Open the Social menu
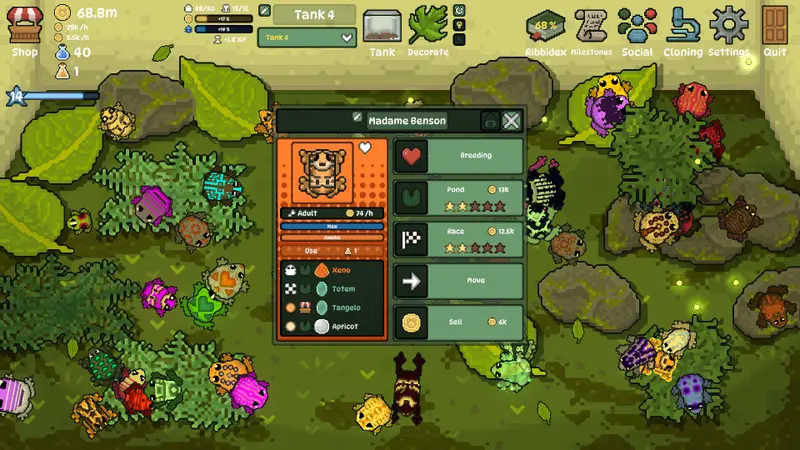The height and width of the screenshot is (450, 800). pos(637,30)
